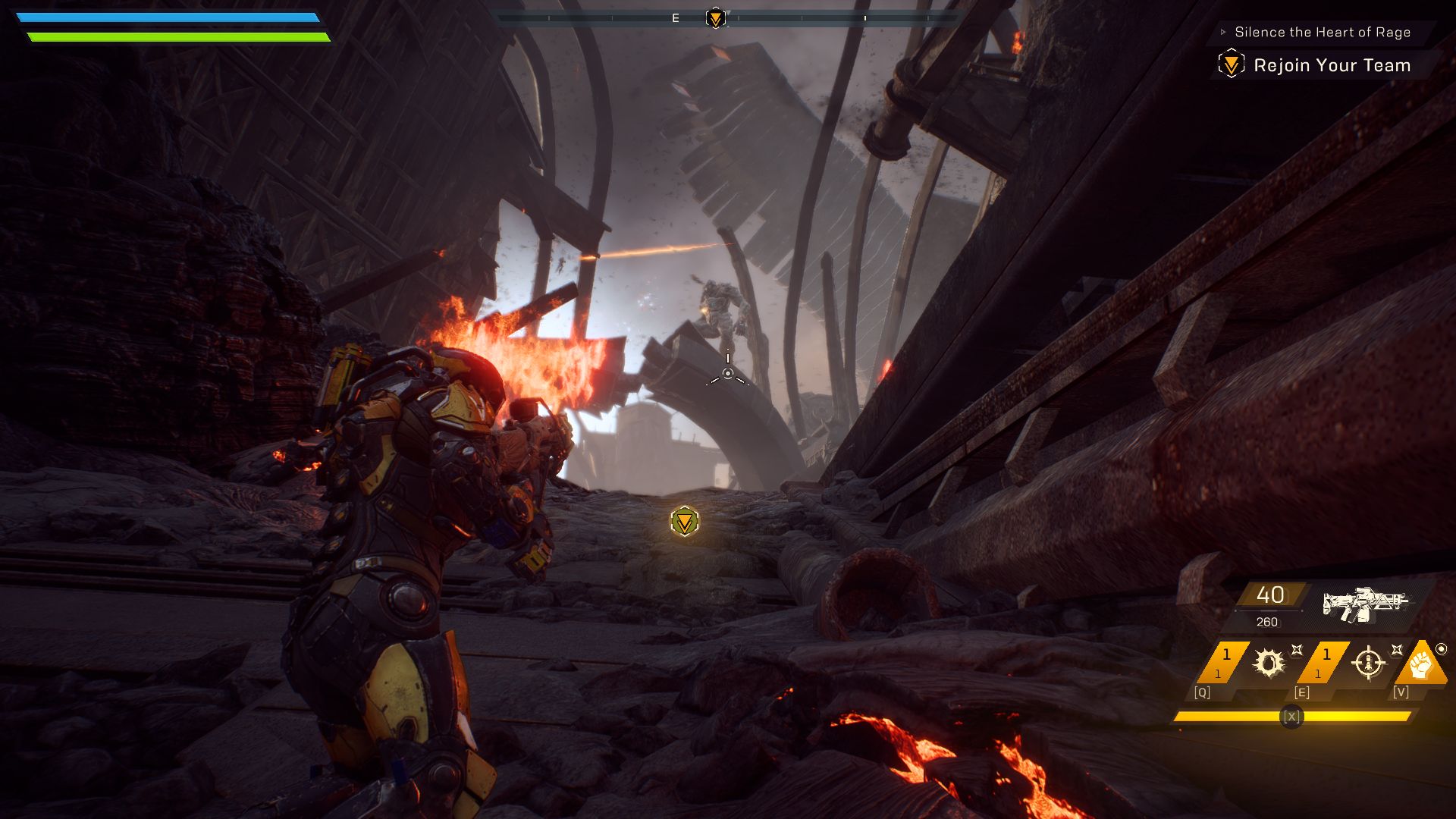
Task: Click the yellow waypoint marker on the path
Action: coord(685,522)
